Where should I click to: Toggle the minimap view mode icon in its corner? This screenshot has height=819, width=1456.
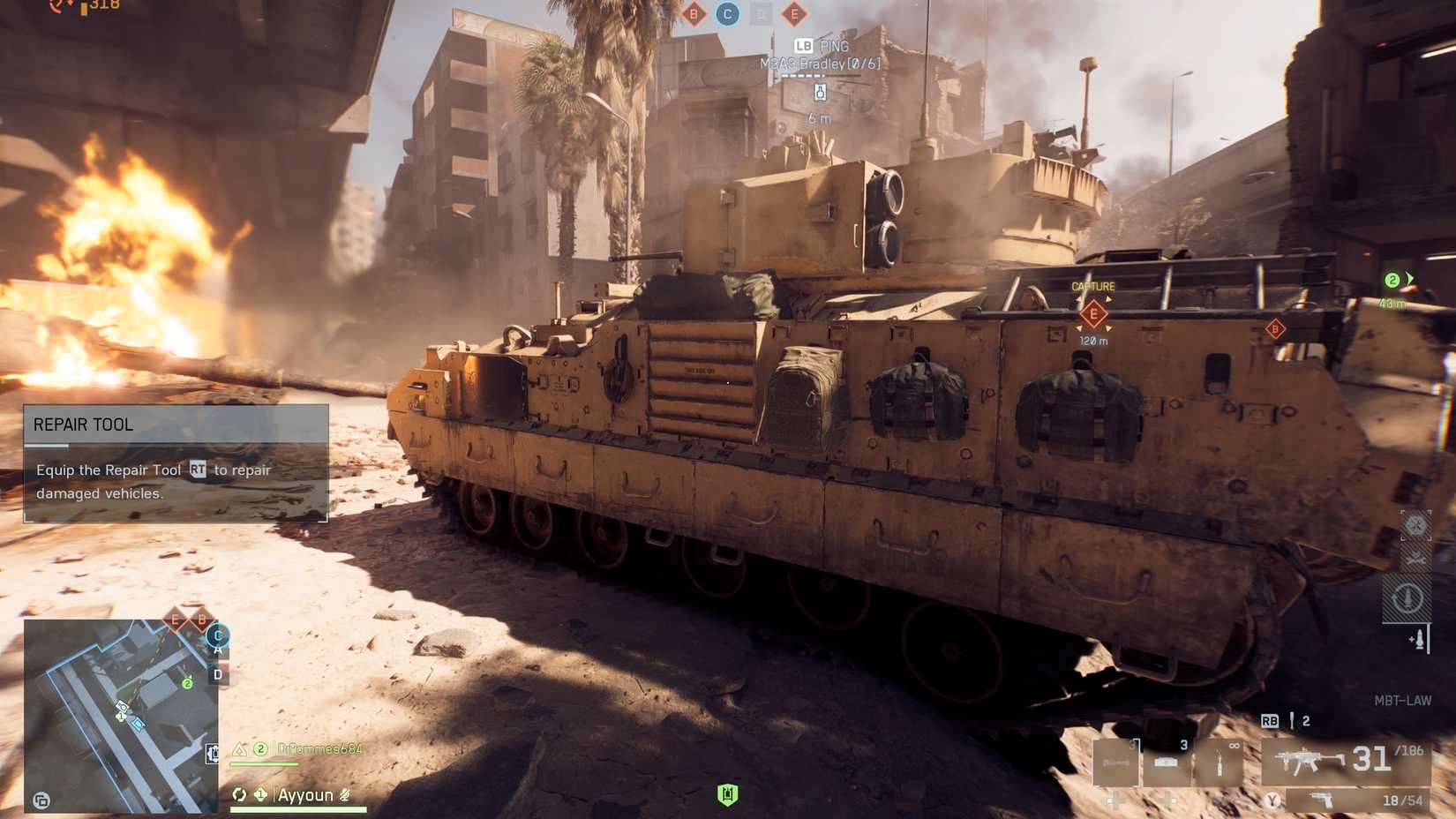point(41,800)
